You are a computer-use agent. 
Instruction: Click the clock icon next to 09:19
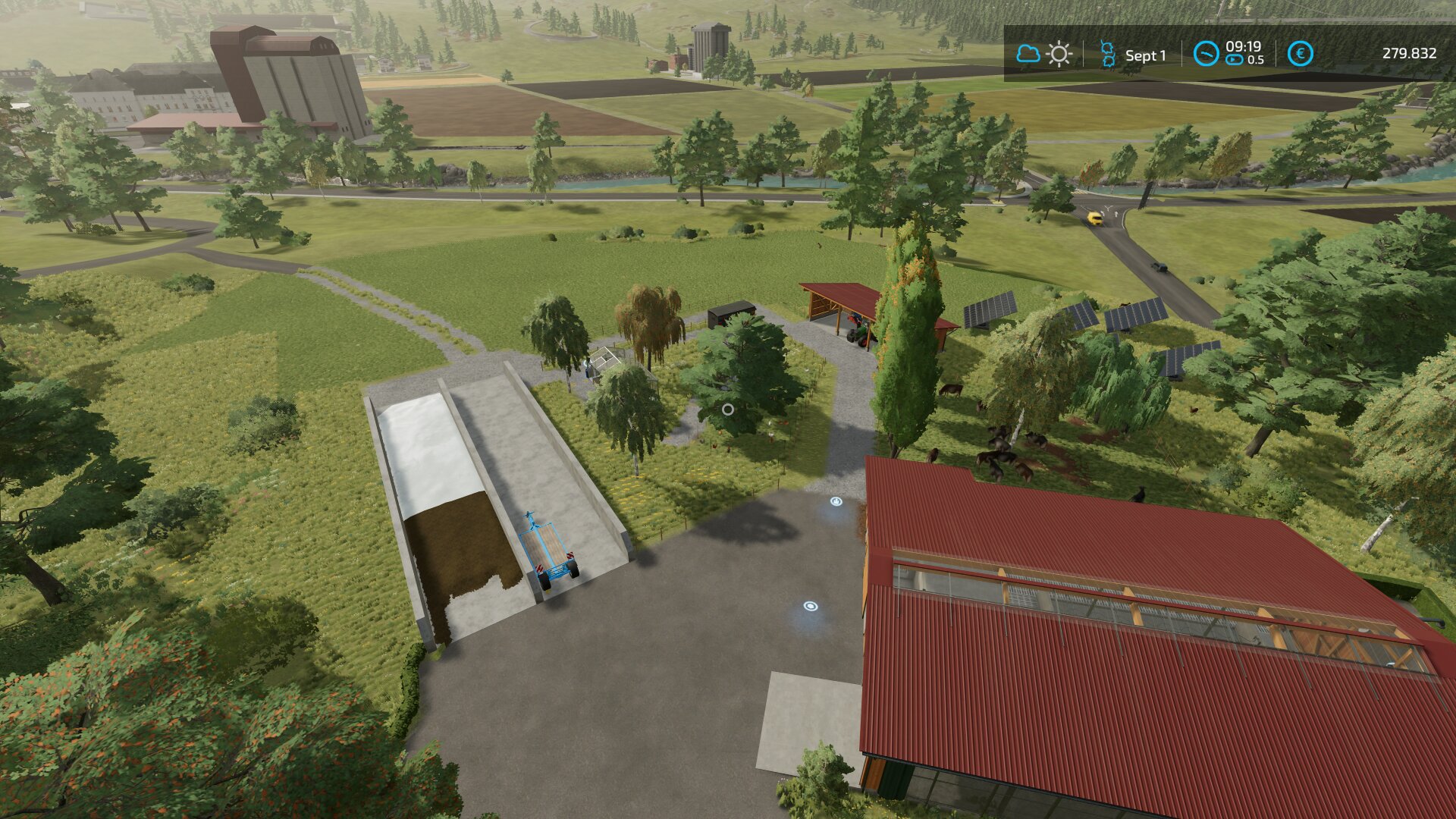coord(1206,54)
